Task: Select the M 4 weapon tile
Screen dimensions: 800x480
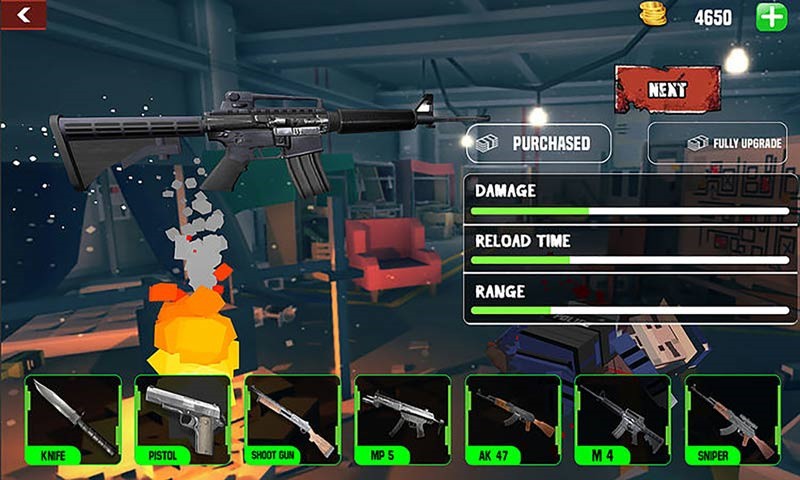Action: click(x=622, y=420)
